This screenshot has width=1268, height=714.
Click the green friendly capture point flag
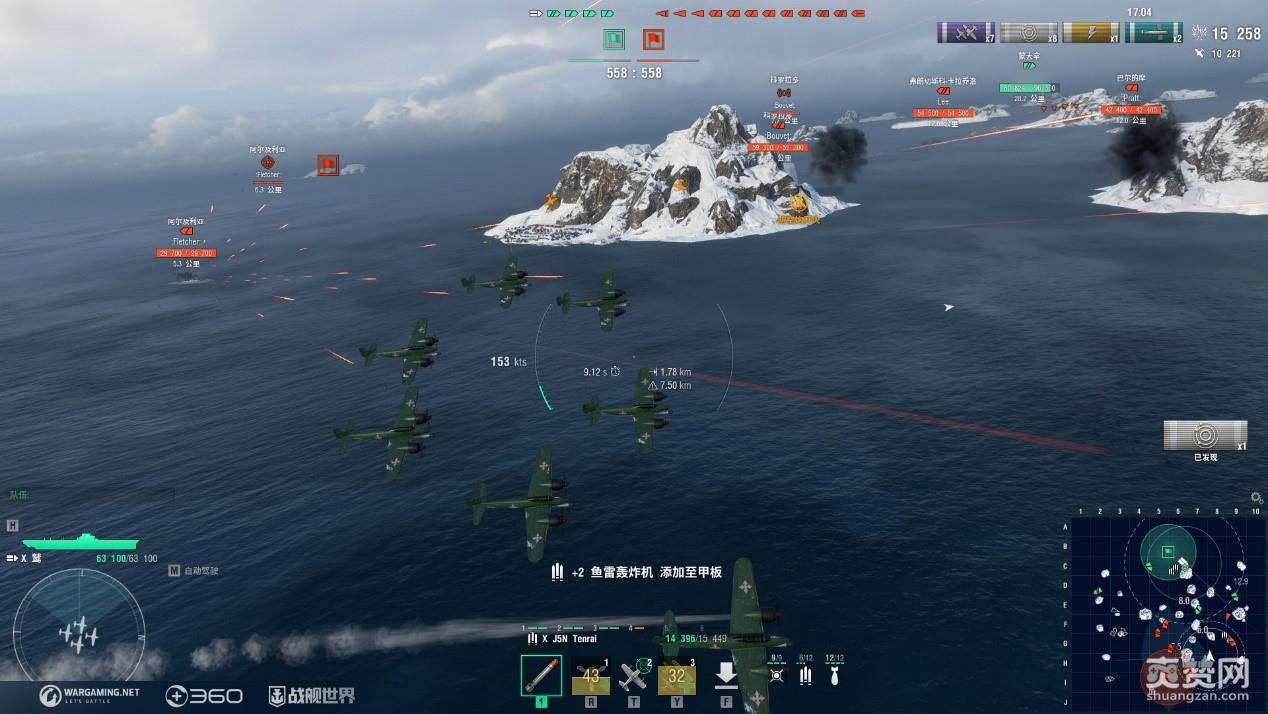pos(614,40)
